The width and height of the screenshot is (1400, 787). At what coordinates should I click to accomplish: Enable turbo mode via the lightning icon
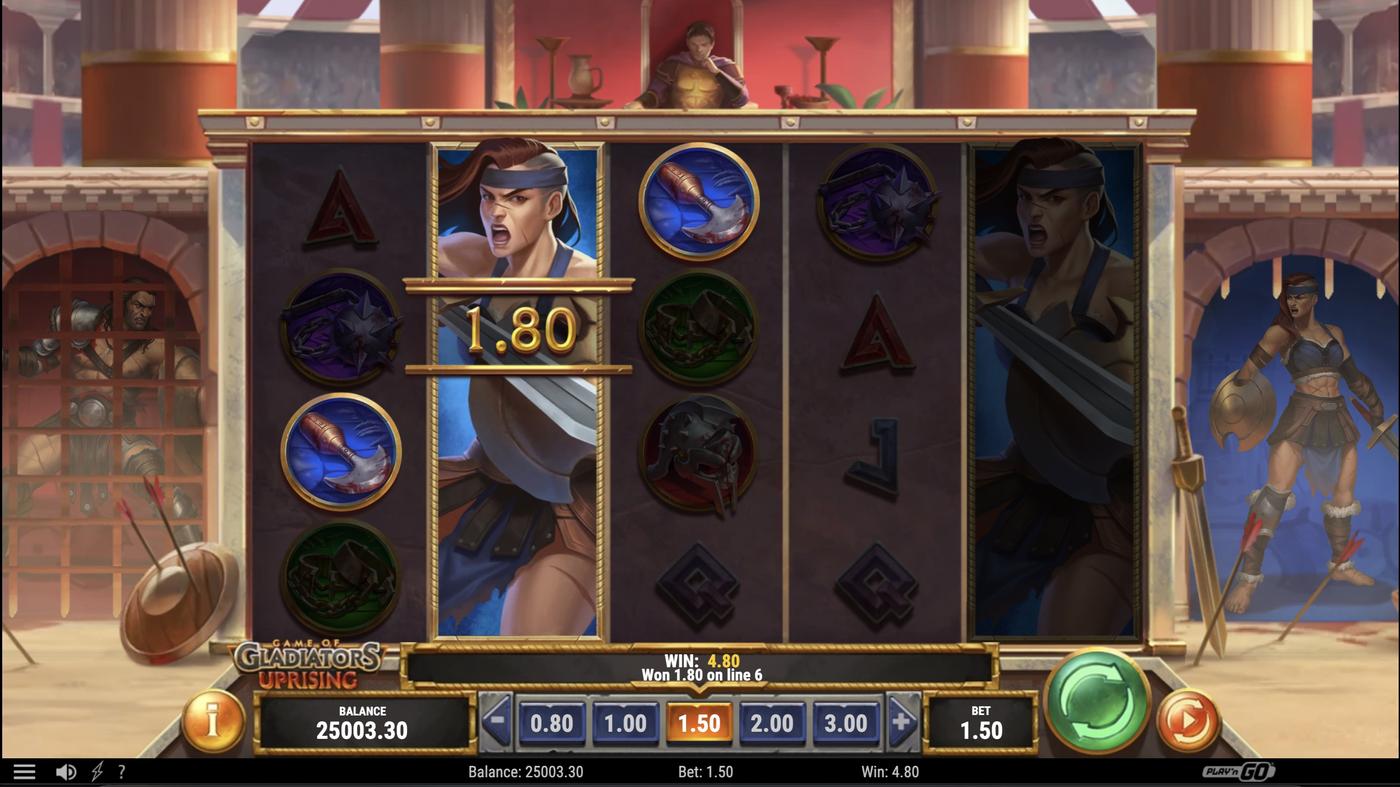coord(96,770)
